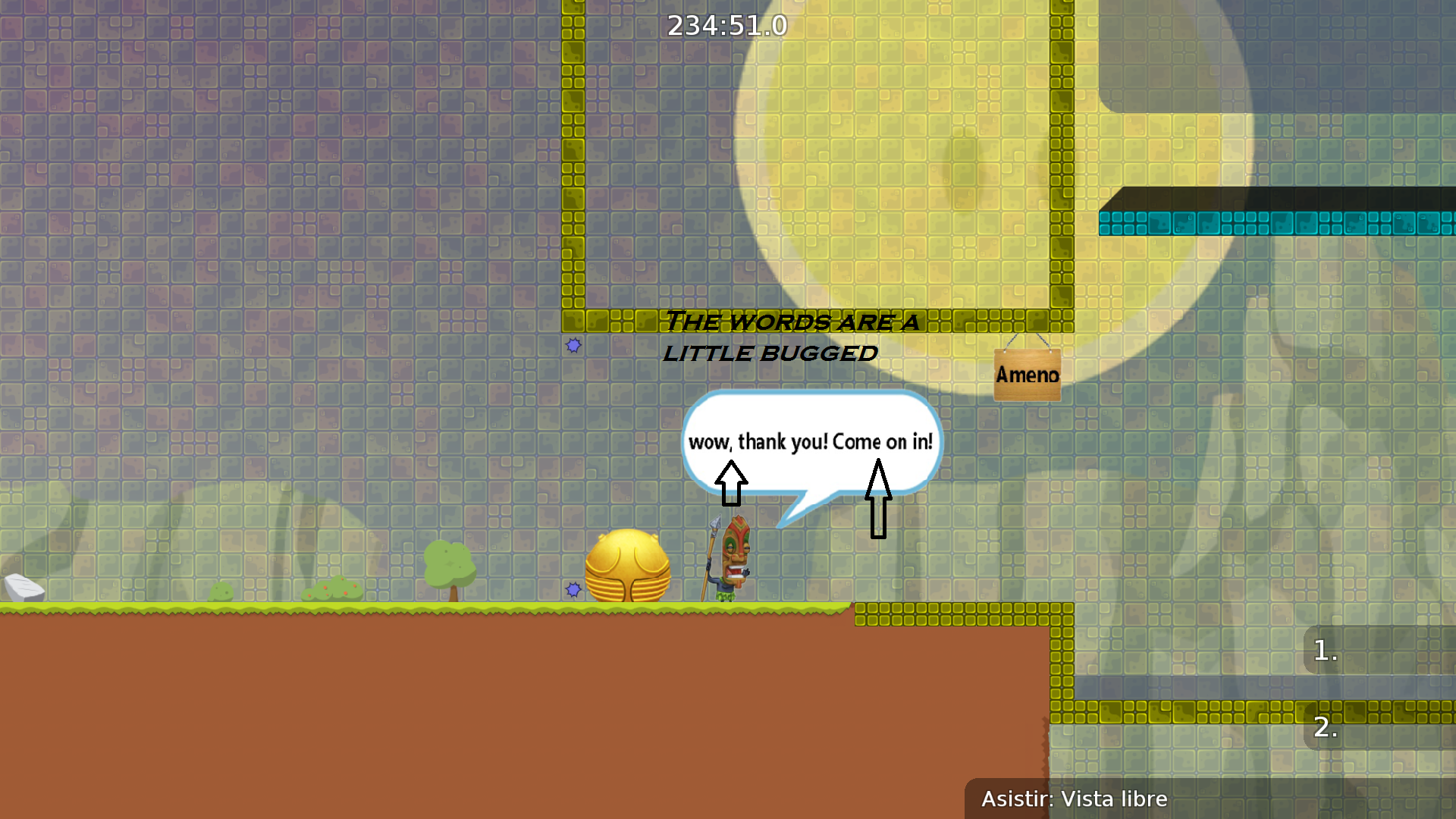Click the yellow block wall segment above Ameno
This screenshot has width=1456, height=819.
click(x=1028, y=322)
